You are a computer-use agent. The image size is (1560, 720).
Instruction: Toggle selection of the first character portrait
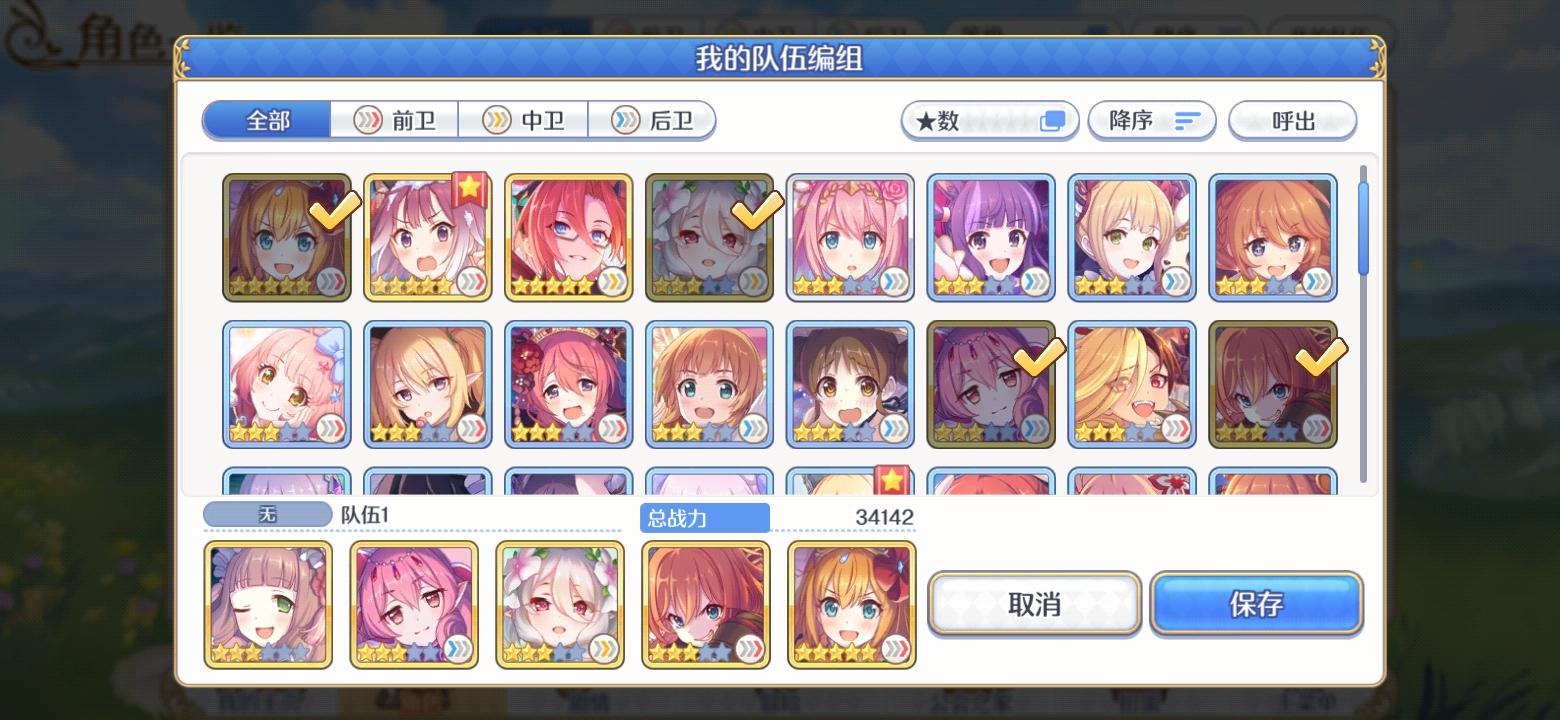287,238
